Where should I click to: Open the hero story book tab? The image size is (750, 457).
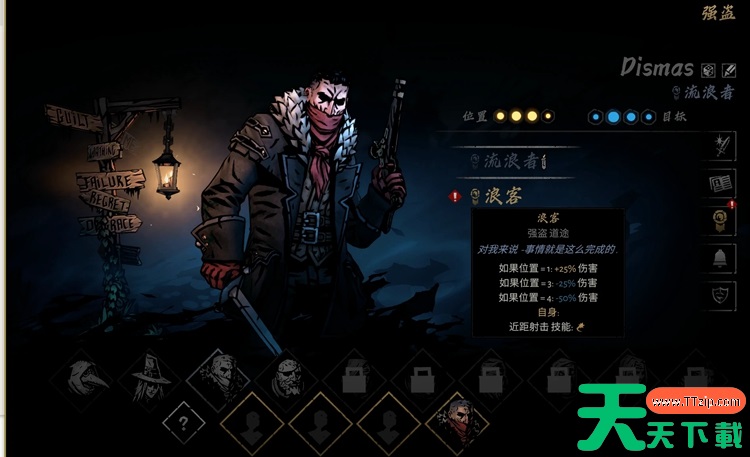click(x=724, y=185)
